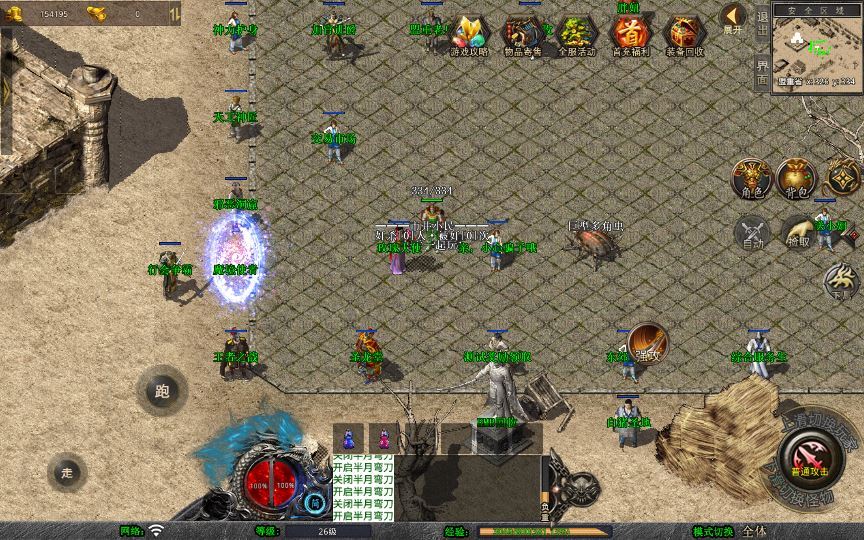The height and width of the screenshot is (540, 864).
Task: Open the 首充福利 first-recharge bonus
Action: point(629,34)
